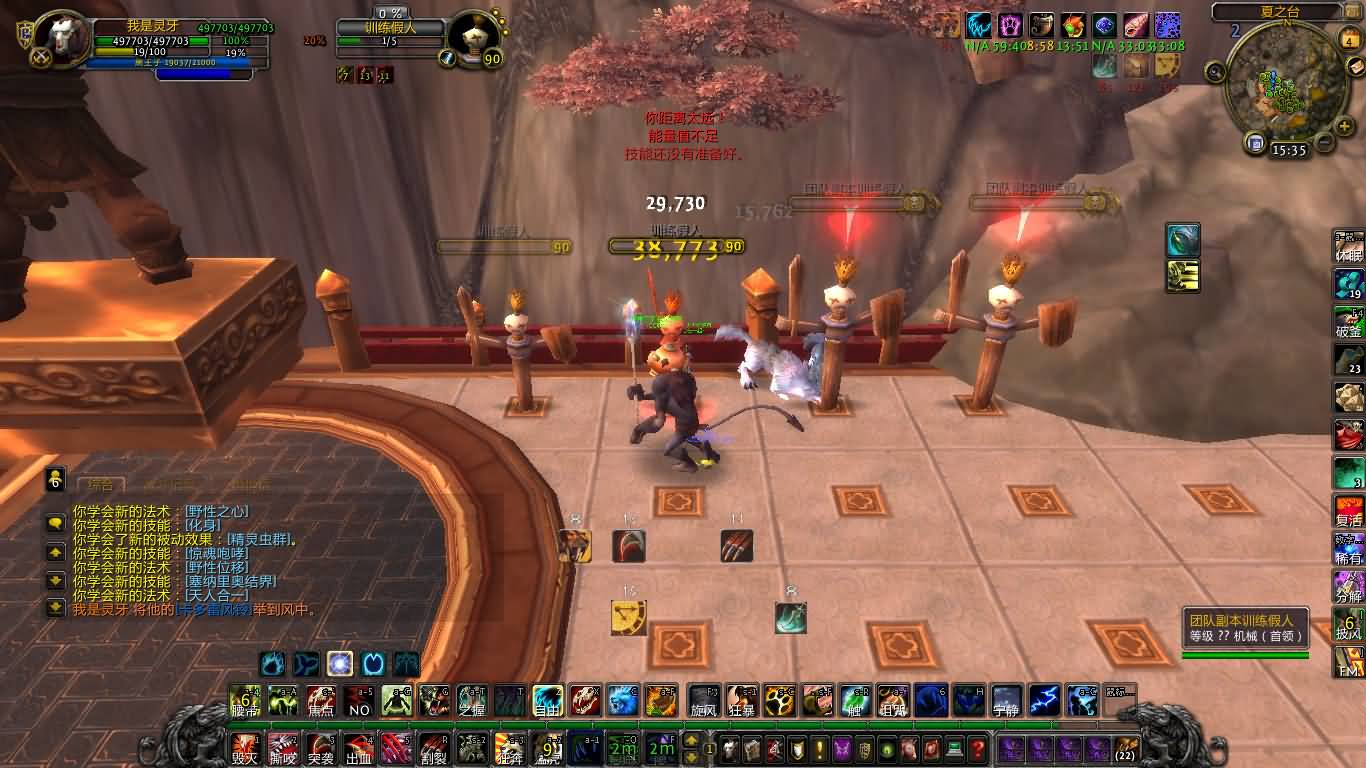This screenshot has height=768, width=1366.
Task: Activate the 狂暴 ability
Action: pyautogui.click(x=742, y=700)
